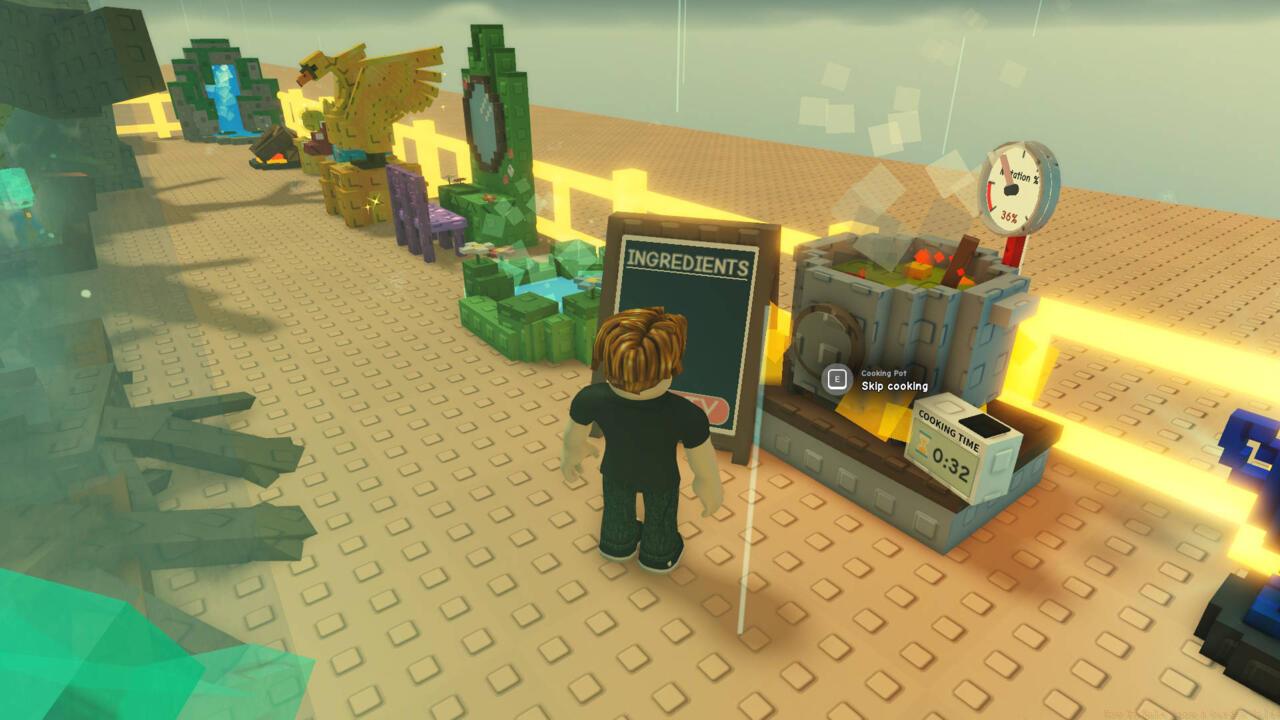Click the 0:32 cooking timer
This screenshot has width=1280, height=720.
pos(949,462)
